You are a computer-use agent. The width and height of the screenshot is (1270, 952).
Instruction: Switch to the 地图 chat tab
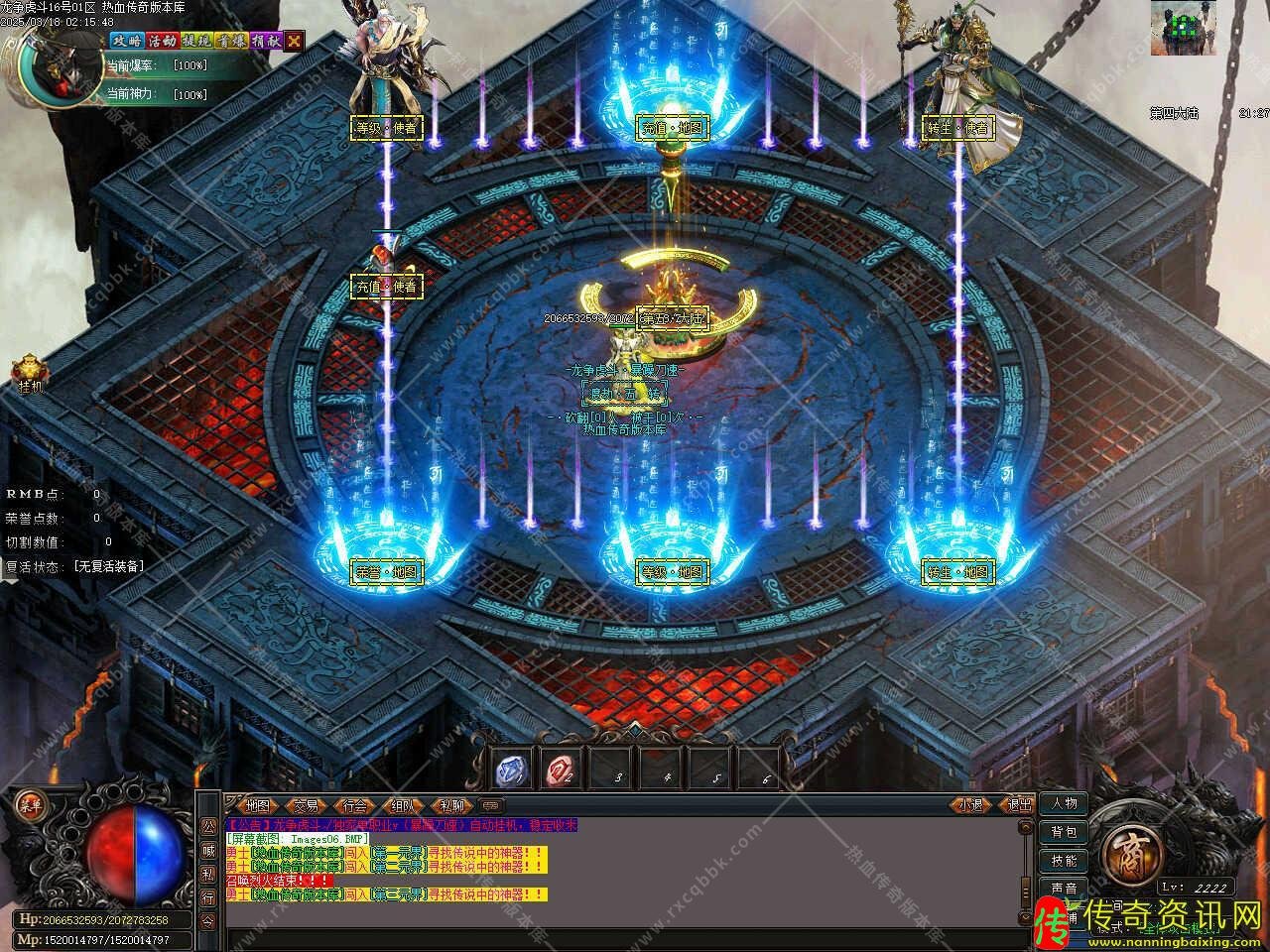[x=257, y=805]
